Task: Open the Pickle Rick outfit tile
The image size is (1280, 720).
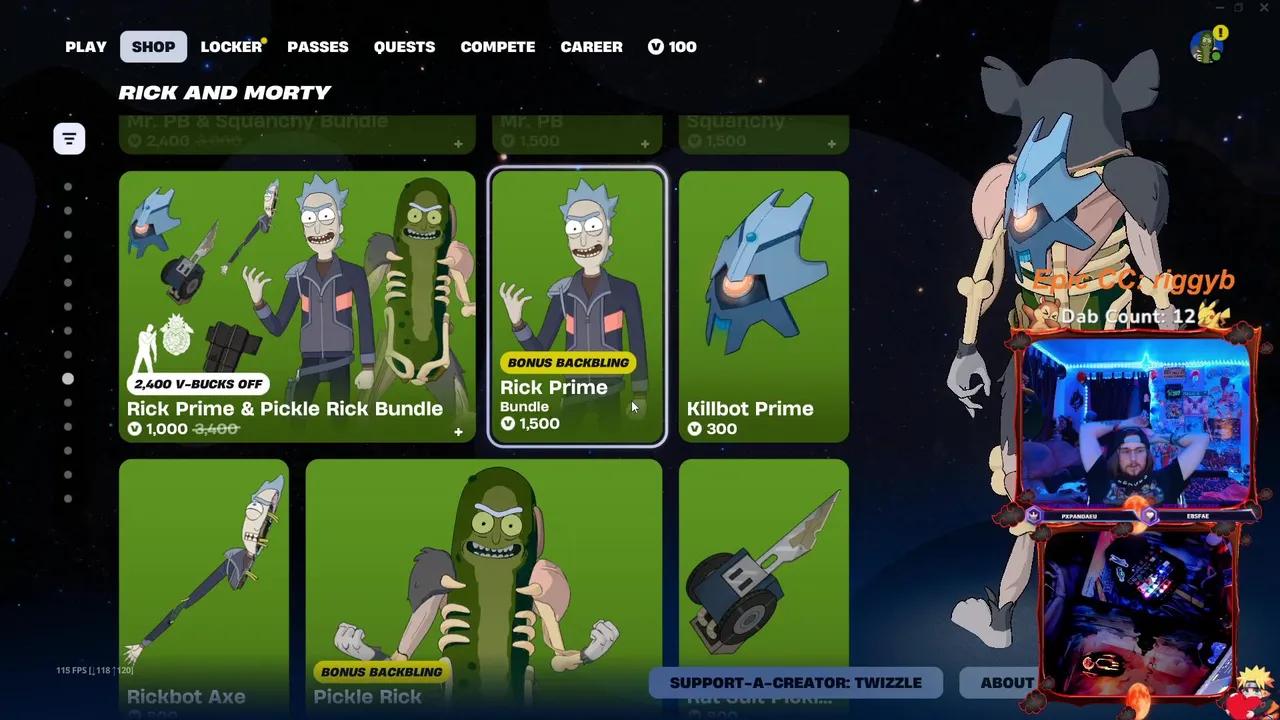Action: point(484,585)
